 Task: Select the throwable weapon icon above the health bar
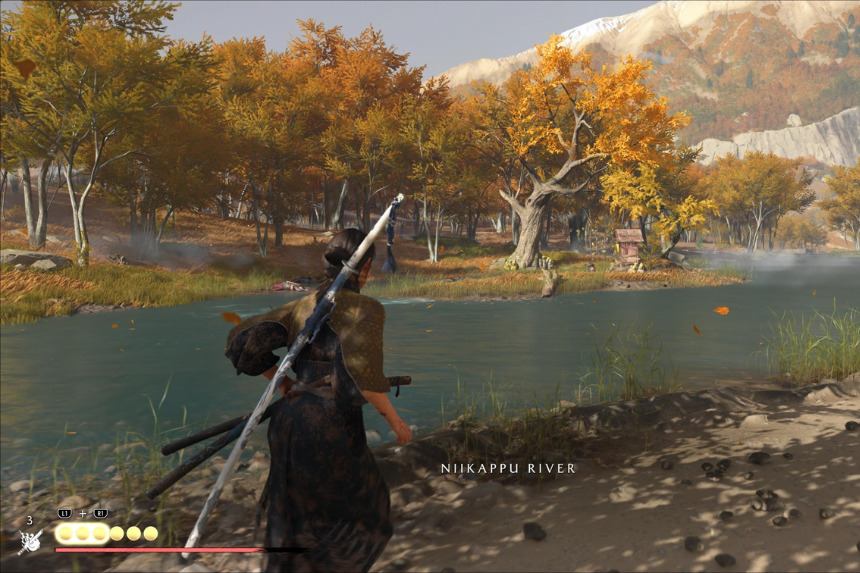29,541
